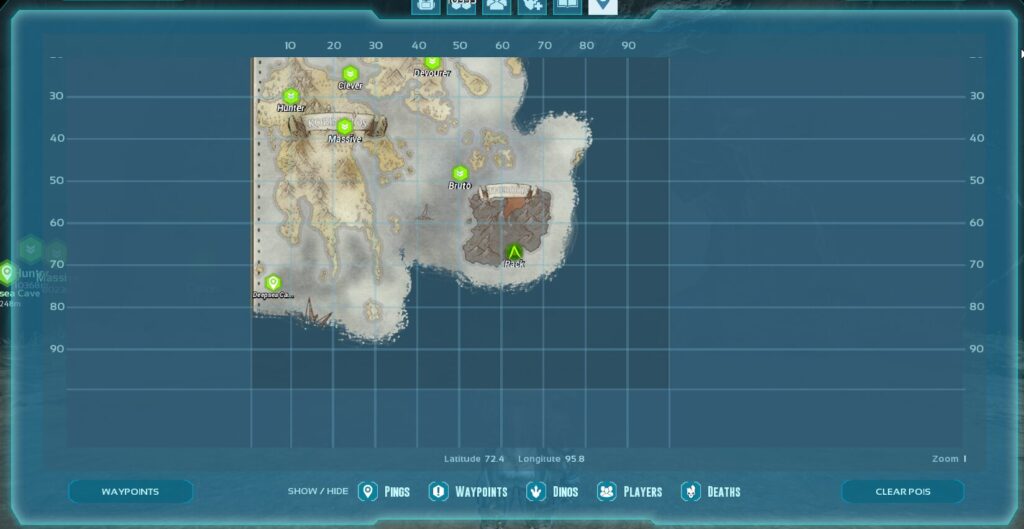Switch to the open book tab
Viewport: 1024px width, 529px height.
point(566,6)
